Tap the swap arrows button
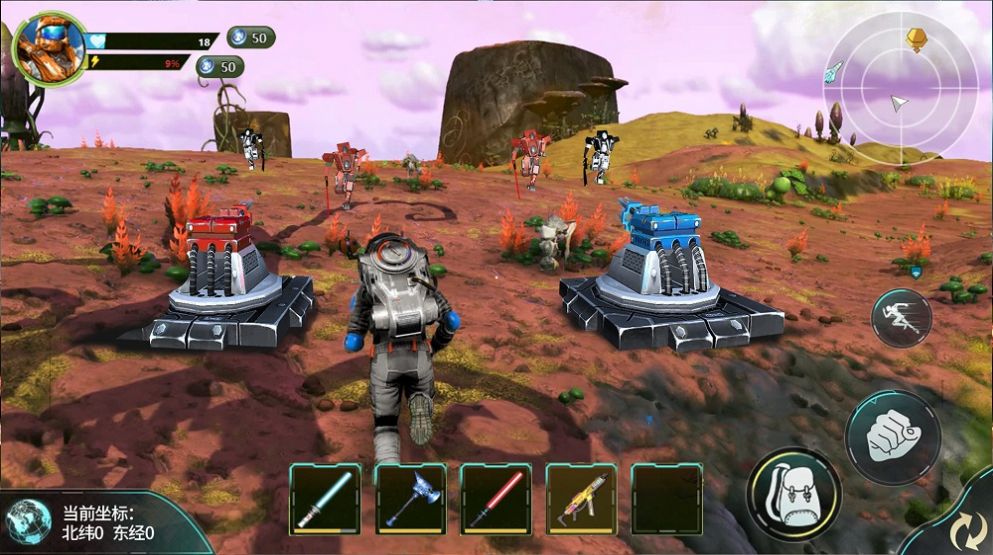This screenshot has width=993, height=555. pos(964,525)
